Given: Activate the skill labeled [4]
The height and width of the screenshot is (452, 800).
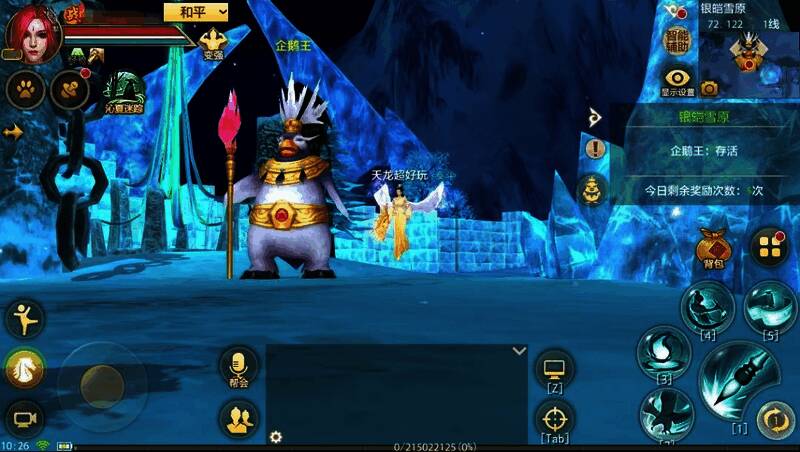Looking at the screenshot, I should [708, 305].
